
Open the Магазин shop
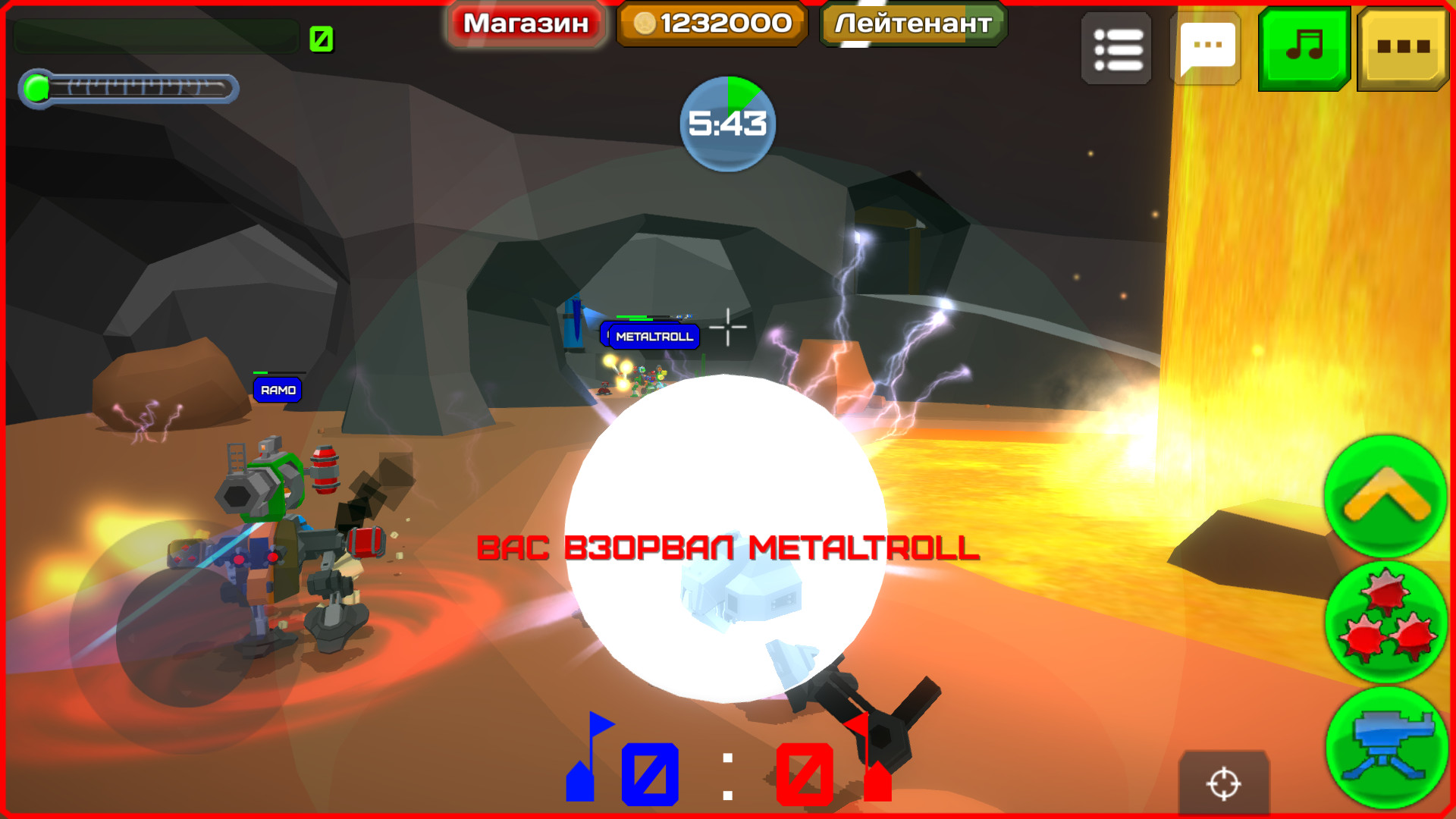pos(525,24)
